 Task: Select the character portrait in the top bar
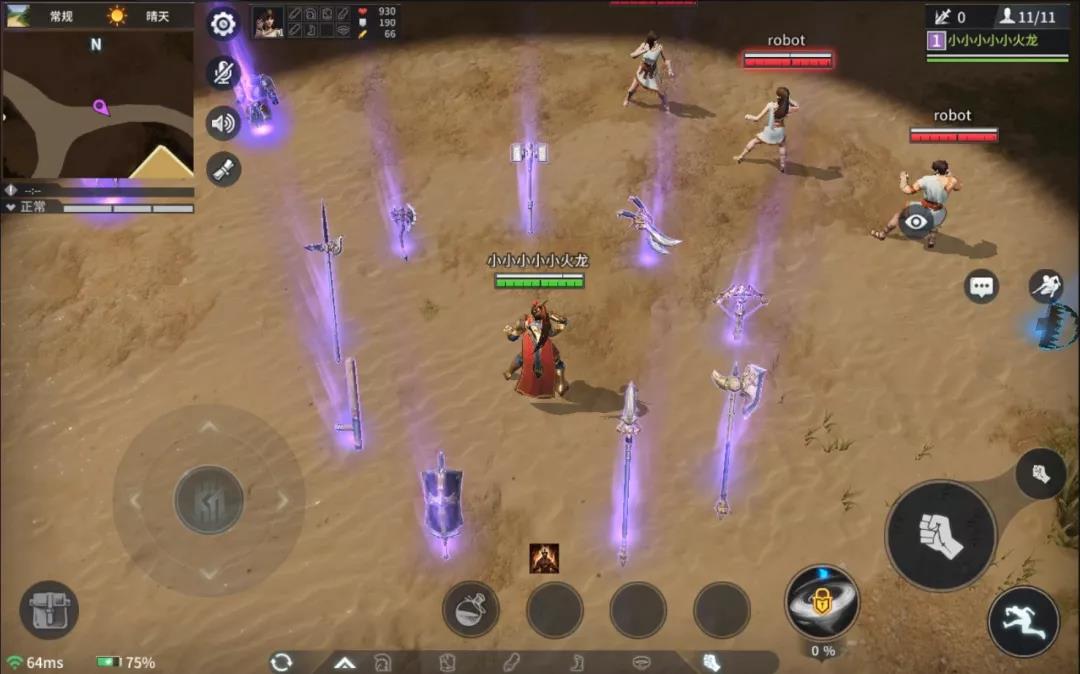pos(268,22)
